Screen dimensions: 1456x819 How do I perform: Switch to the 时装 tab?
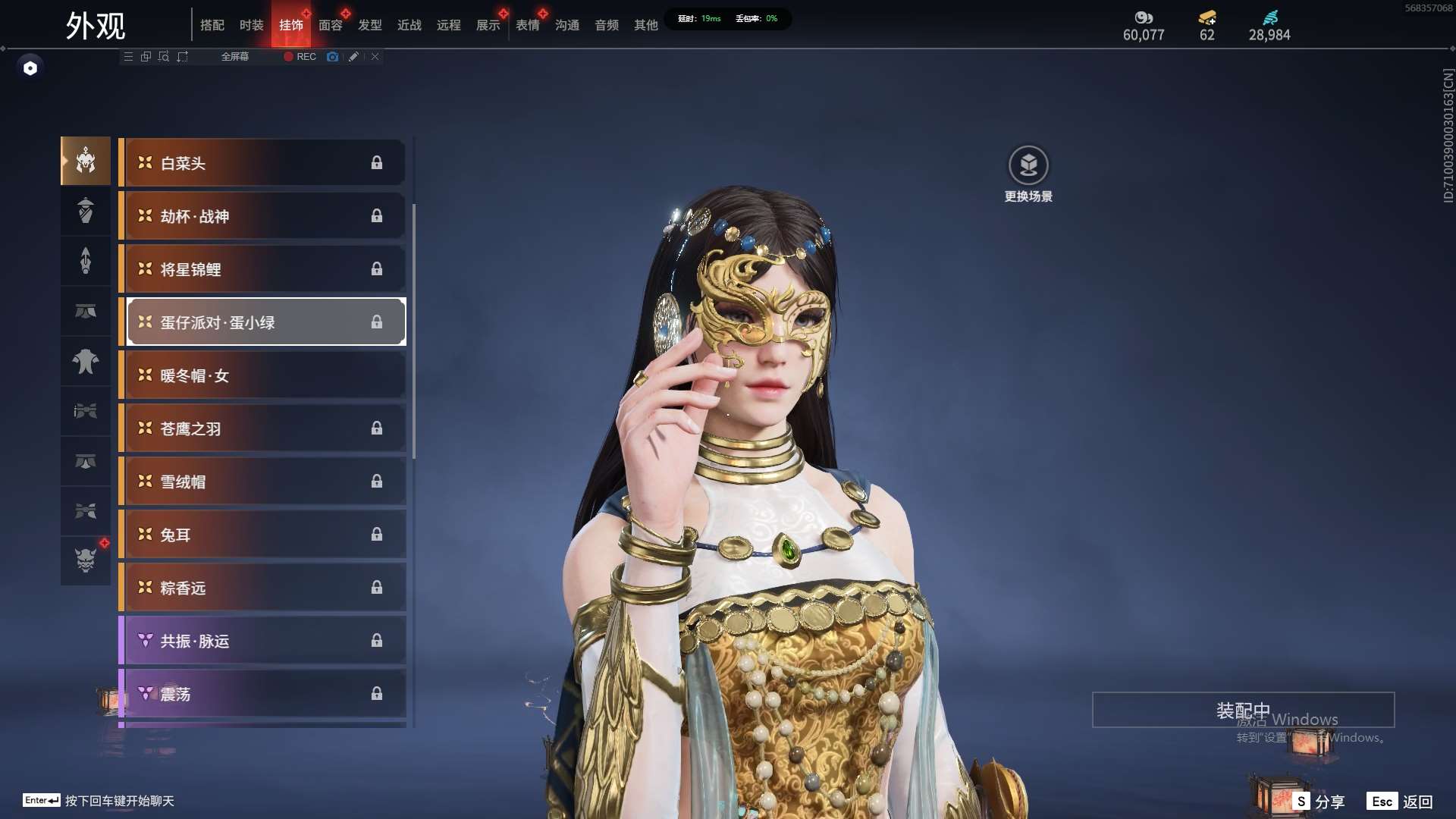[x=251, y=25]
